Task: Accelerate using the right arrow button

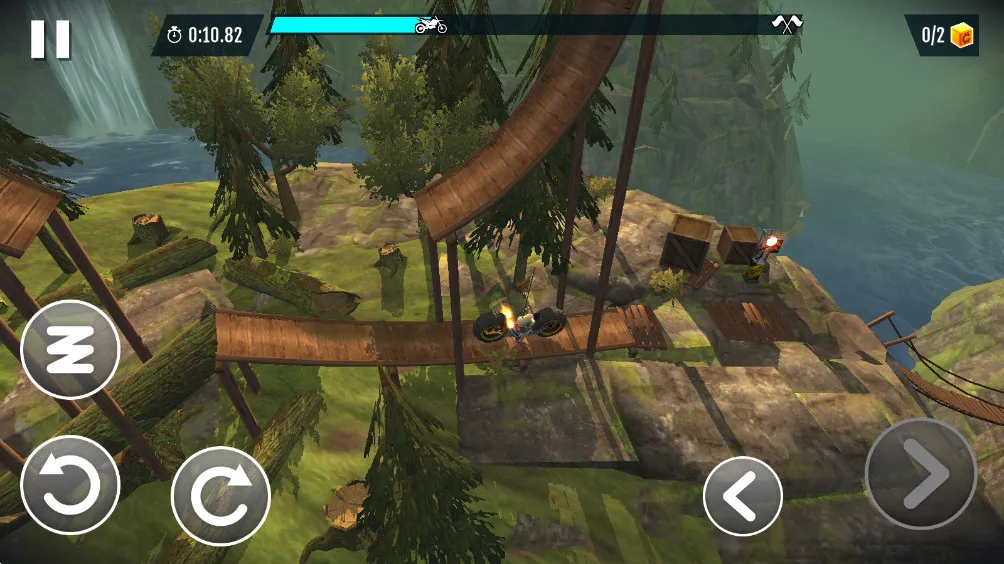Action: coord(920,474)
